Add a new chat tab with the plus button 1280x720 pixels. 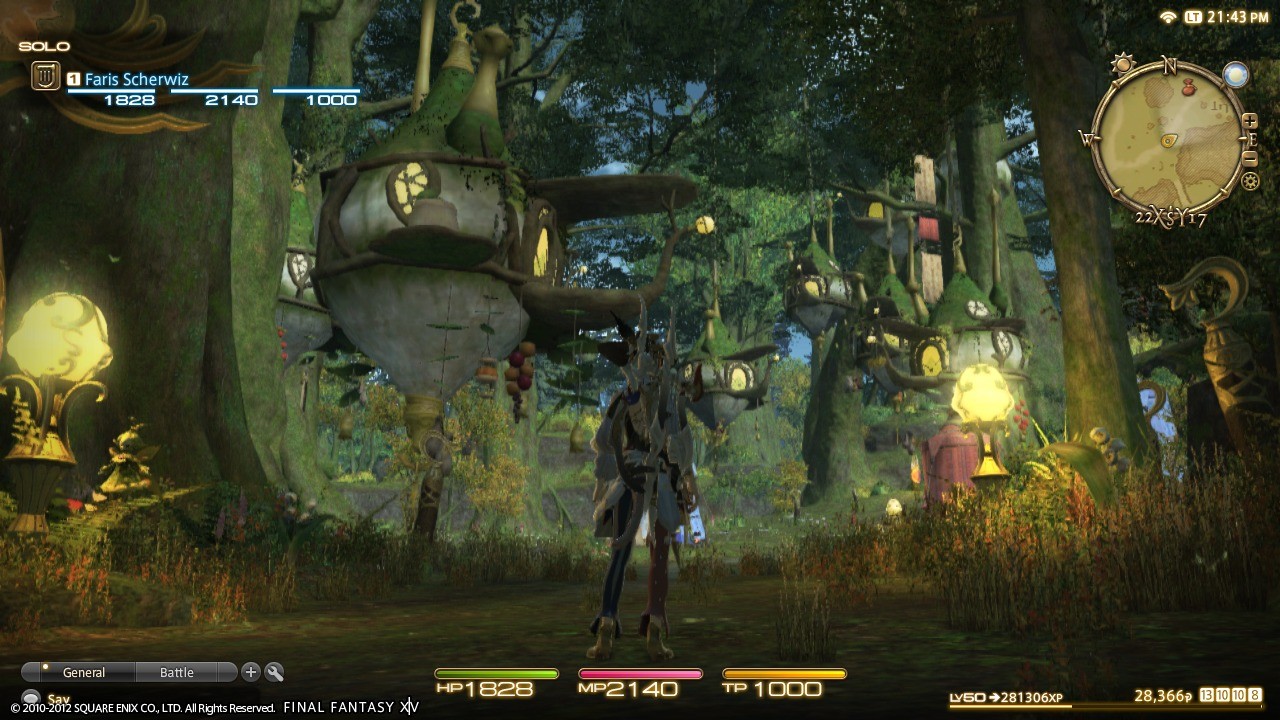point(250,673)
